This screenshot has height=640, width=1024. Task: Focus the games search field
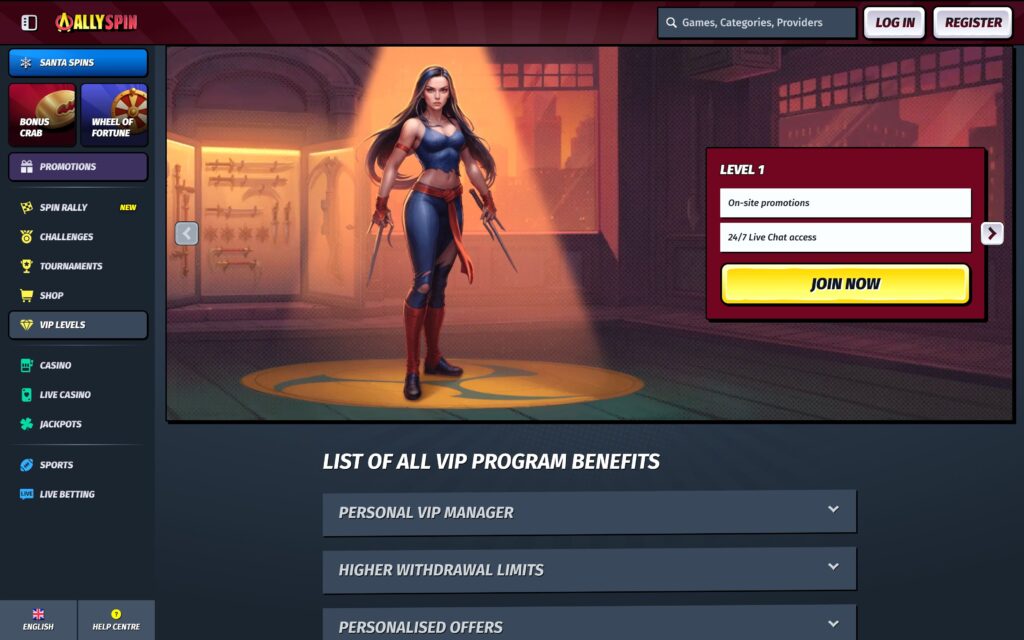point(757,22)
